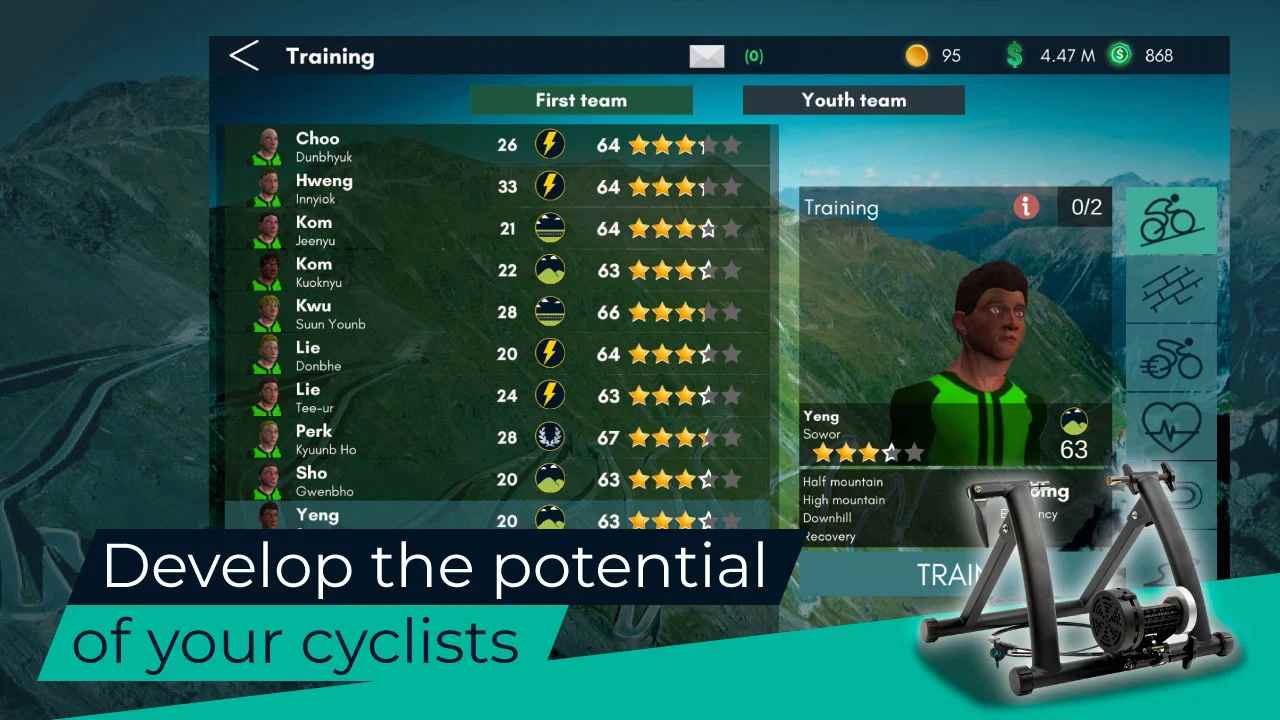Click the back arrow to exit Training
The image size is (1280, 720).
coord(245,56)
